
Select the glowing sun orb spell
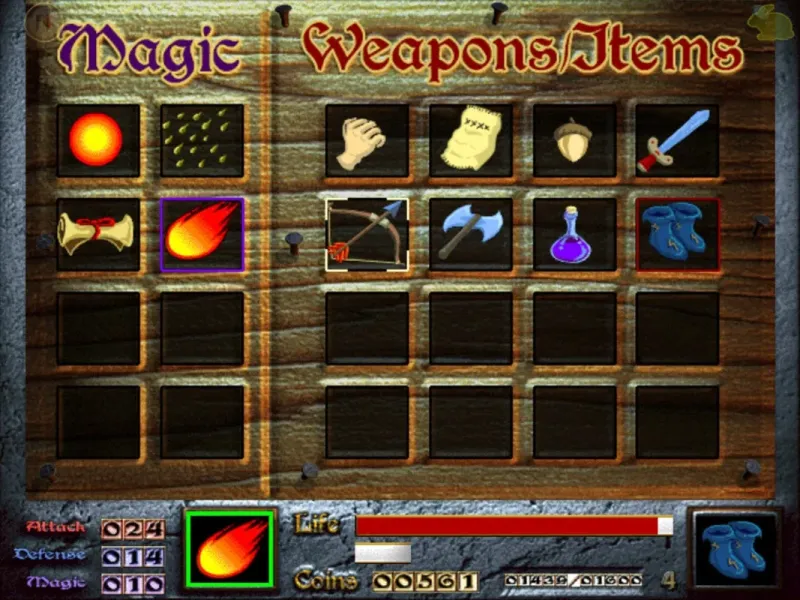click(97, 140)
